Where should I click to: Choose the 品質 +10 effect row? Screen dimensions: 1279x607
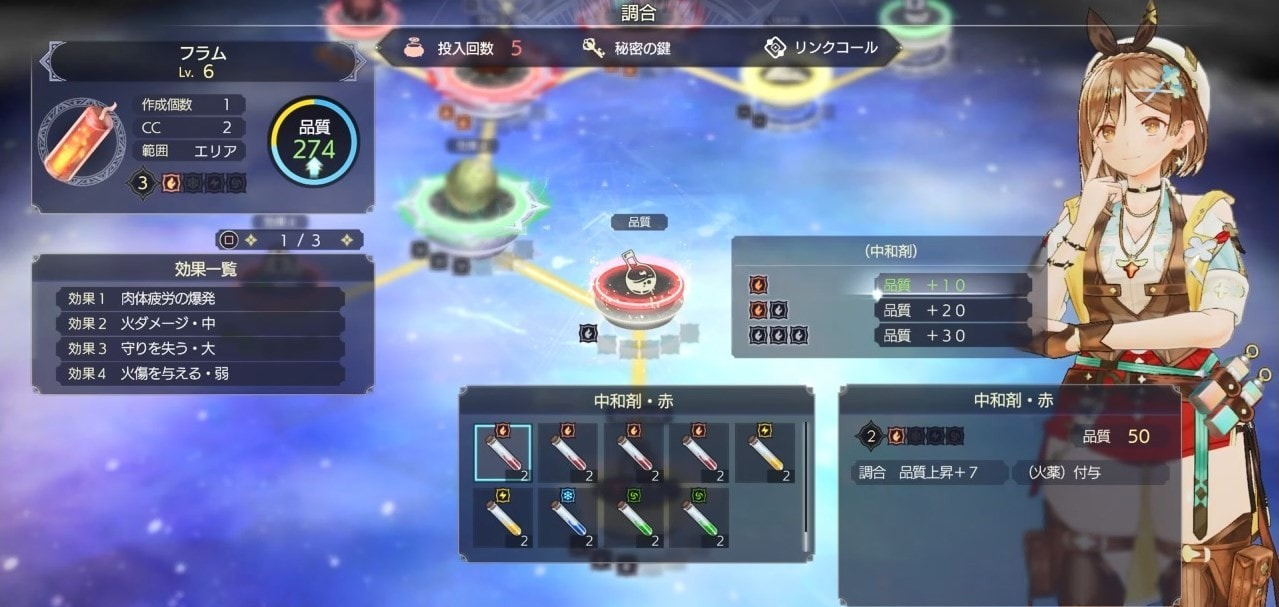coord(951,285)
